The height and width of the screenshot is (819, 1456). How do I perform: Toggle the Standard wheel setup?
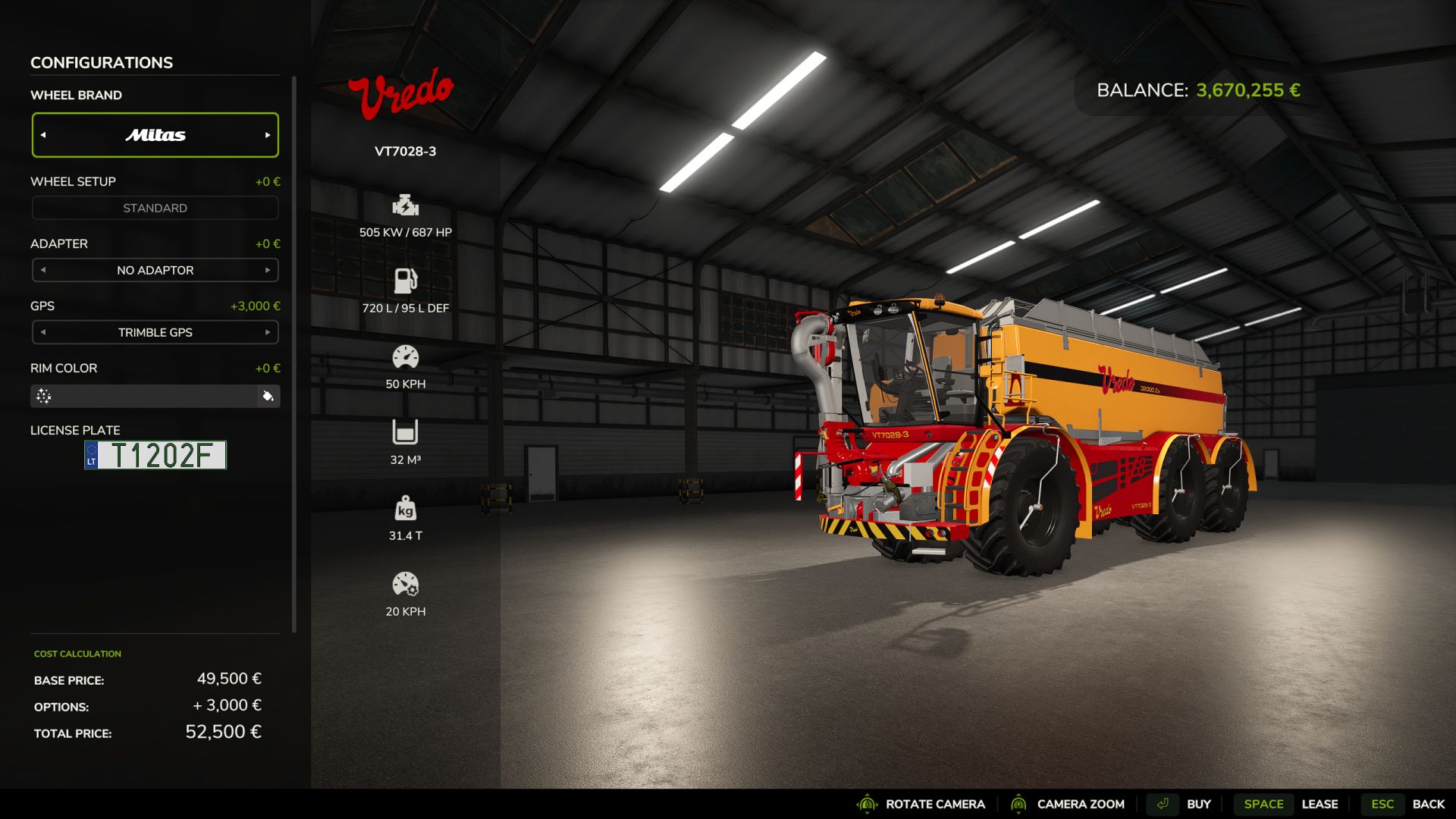point(155,207)
